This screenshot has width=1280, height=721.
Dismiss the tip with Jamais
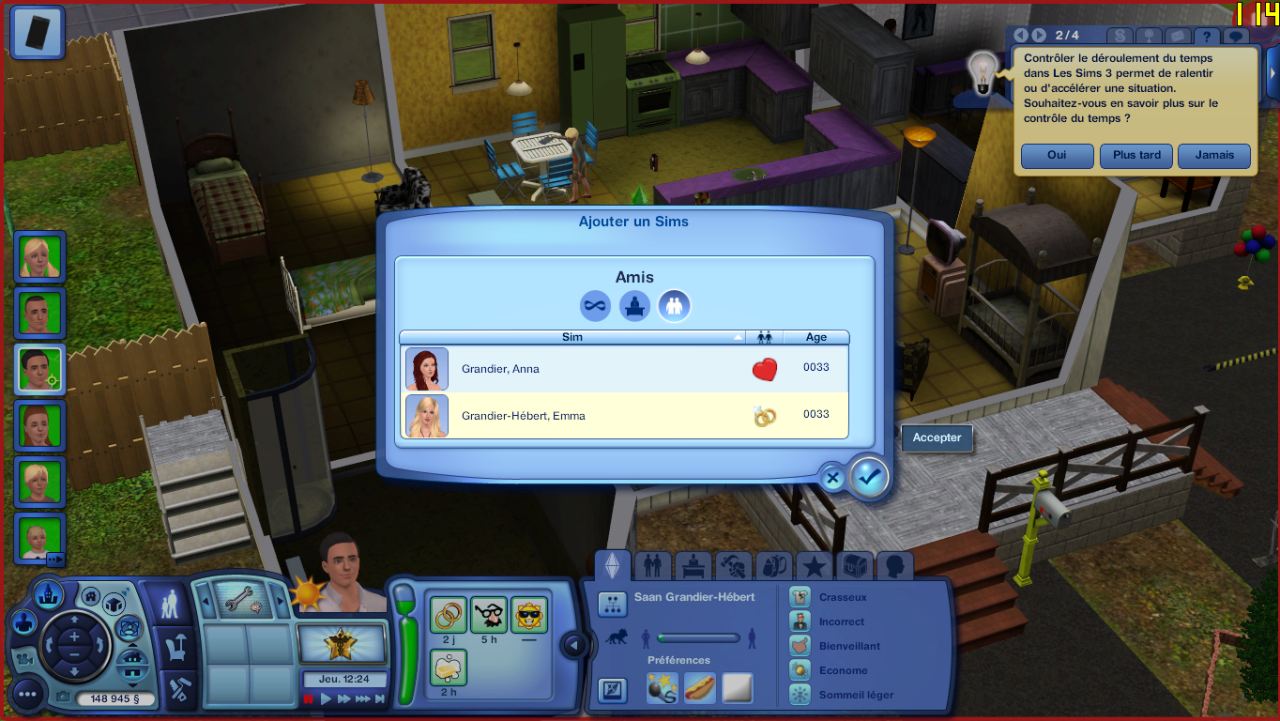(1214, 156)
